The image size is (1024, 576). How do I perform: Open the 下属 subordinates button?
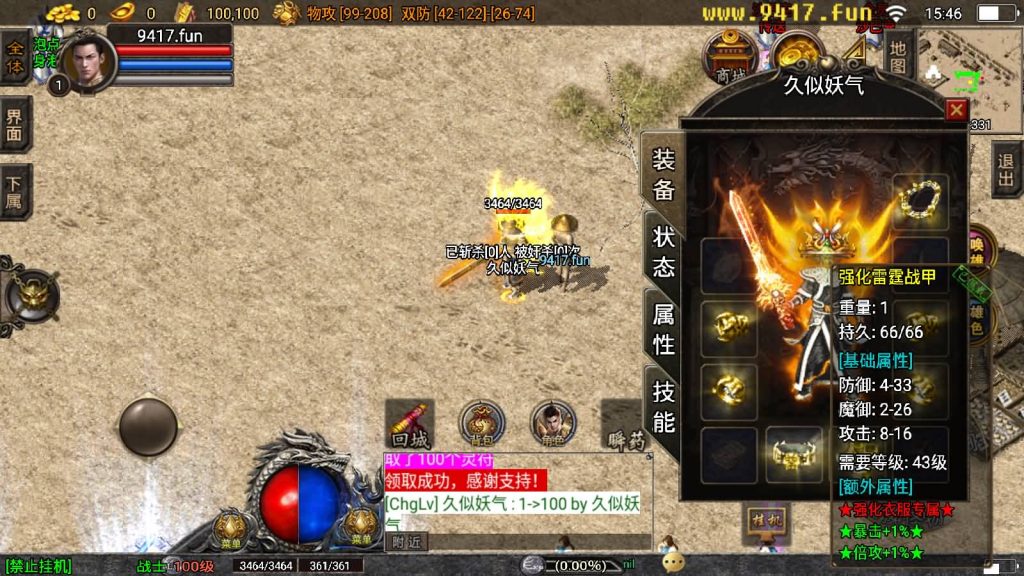coord(15,192)
